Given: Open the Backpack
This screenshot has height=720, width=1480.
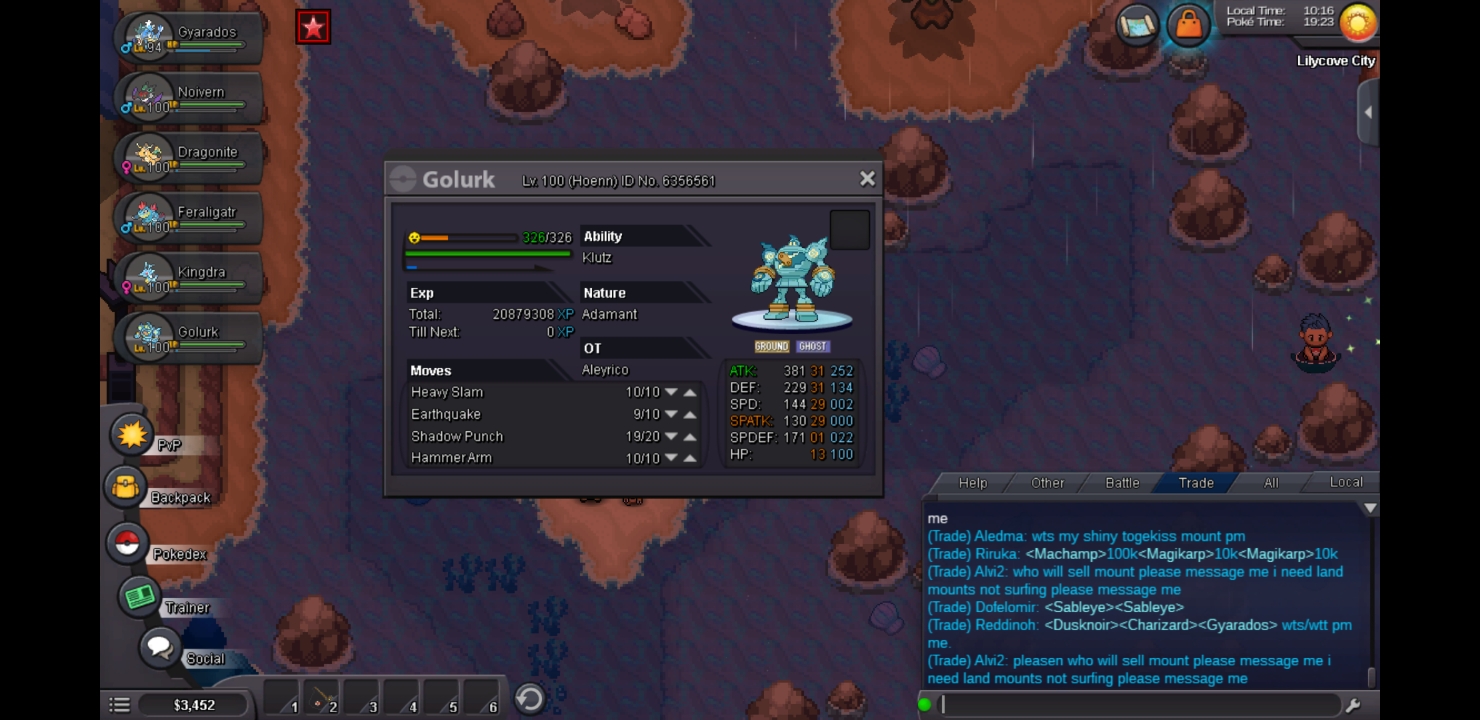Looking at the screenshot, I should click(x=127, y=488).
